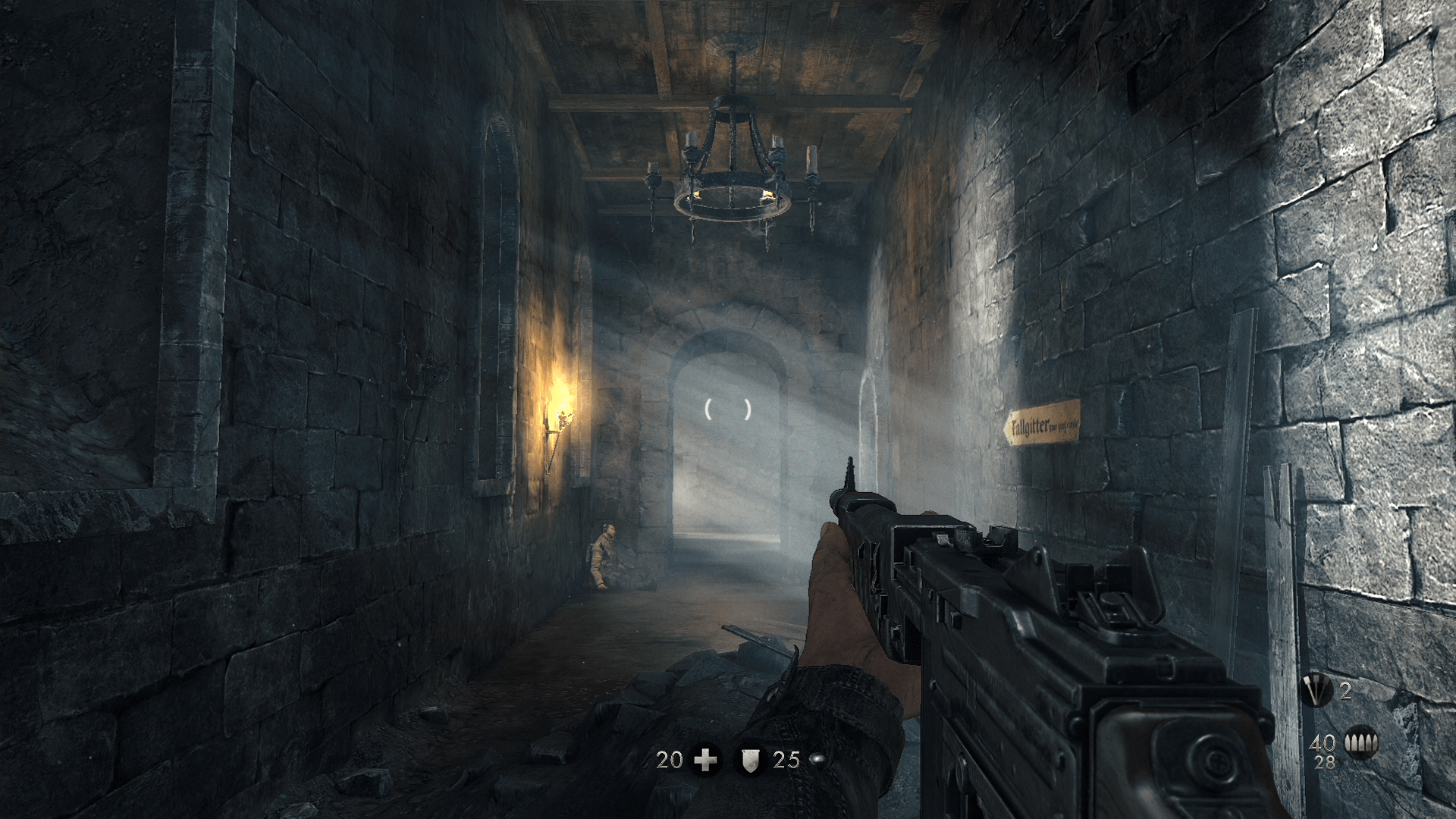Click the bullets ammo icon

1360,742
